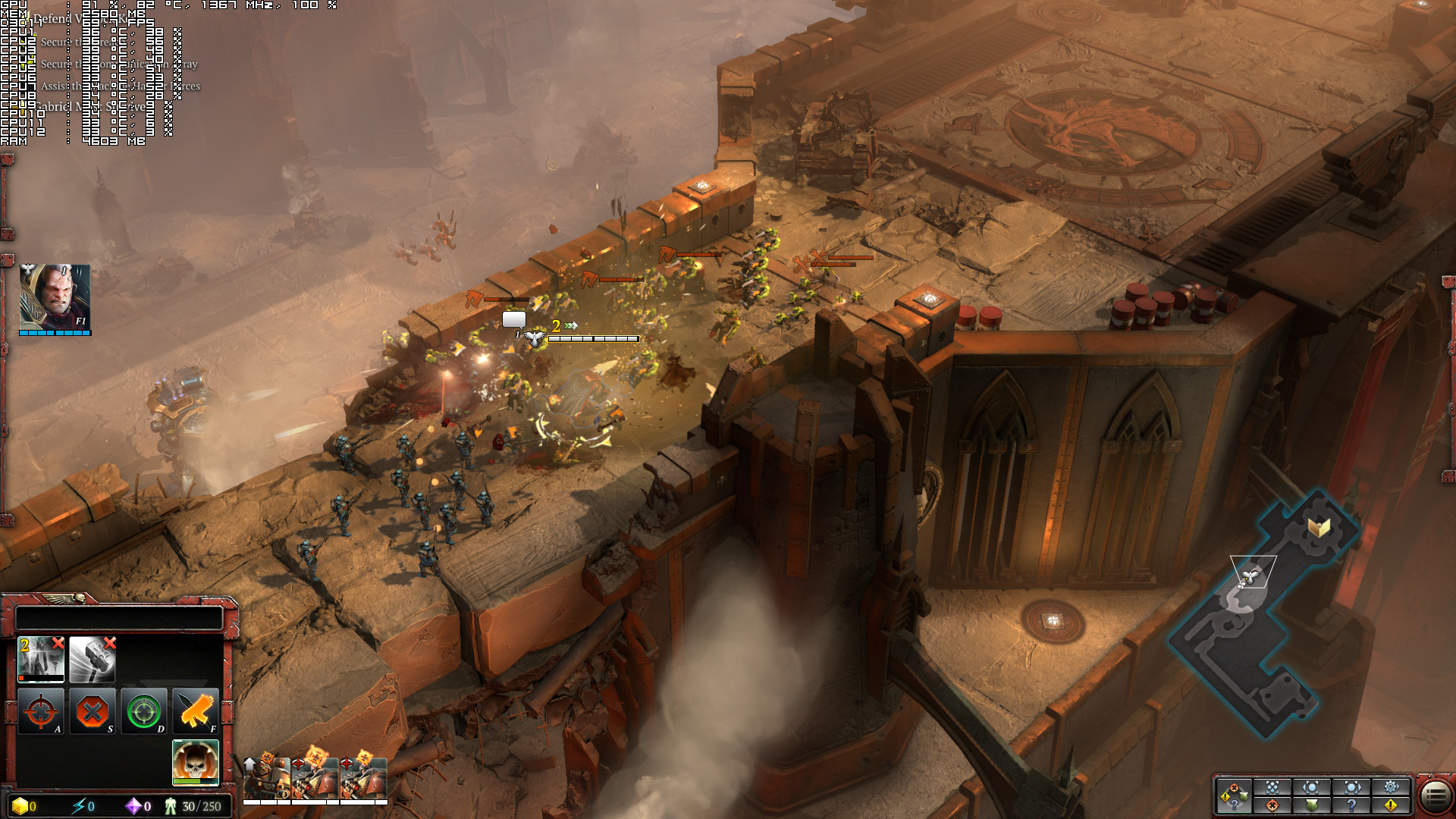Open the gear settings minimap button
The width and height of the screenshot is (1456, 819).
click(x=1391, y=787)
